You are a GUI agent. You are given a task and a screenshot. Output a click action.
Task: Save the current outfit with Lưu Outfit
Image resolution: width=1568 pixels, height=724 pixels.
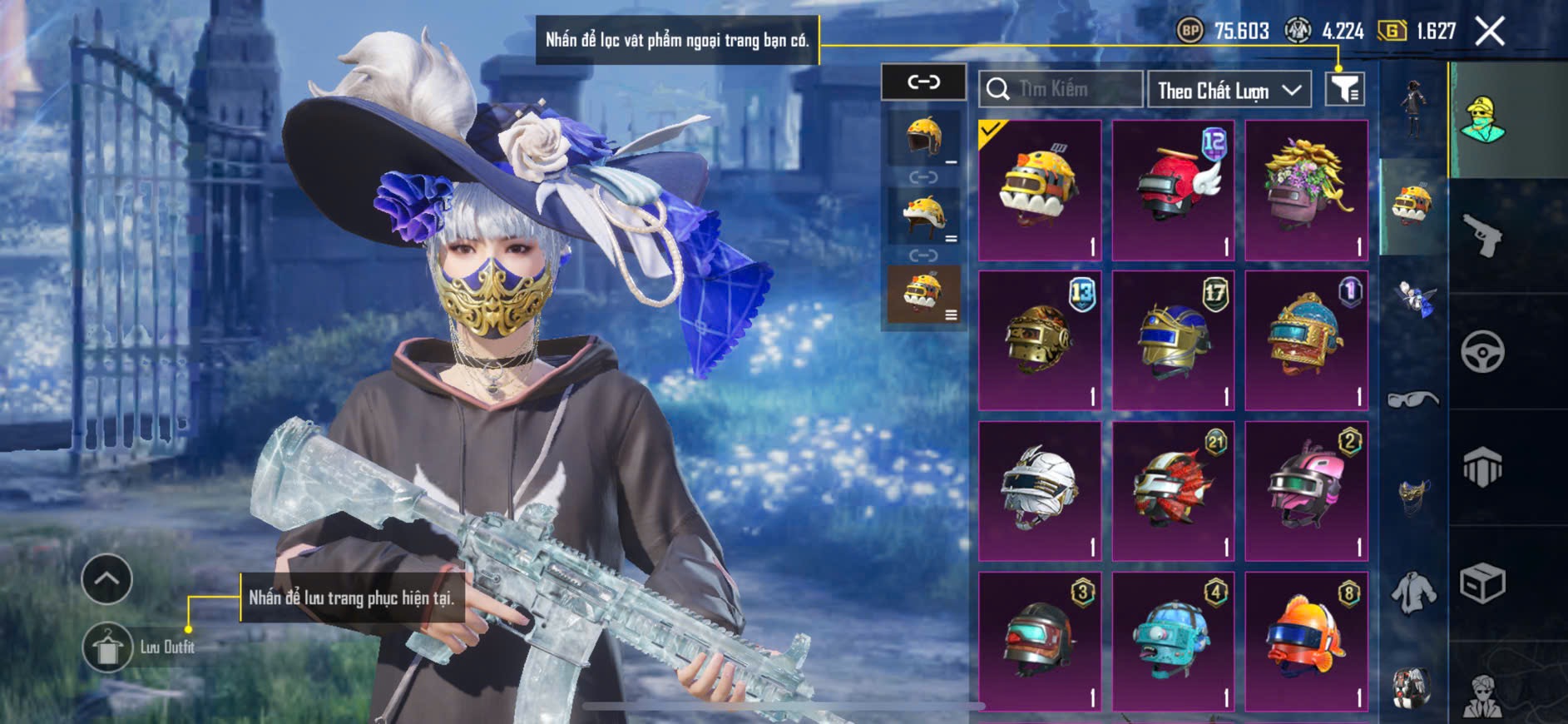pyautogui.click(x=108, y=647)
